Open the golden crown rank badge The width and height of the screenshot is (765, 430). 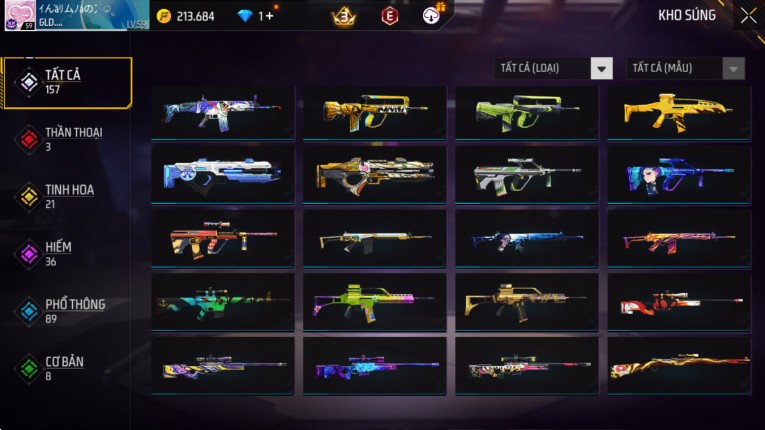tap(345, 16)
